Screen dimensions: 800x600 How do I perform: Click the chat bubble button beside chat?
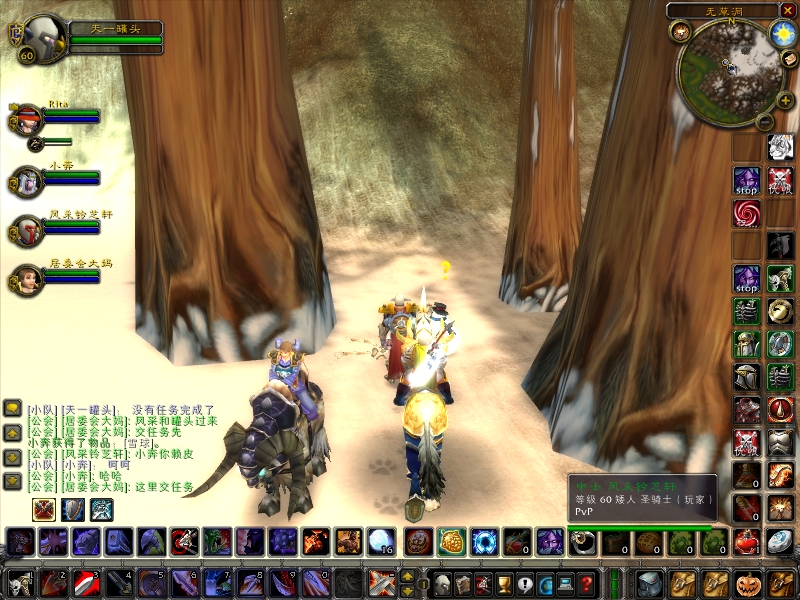click(13, 408)
